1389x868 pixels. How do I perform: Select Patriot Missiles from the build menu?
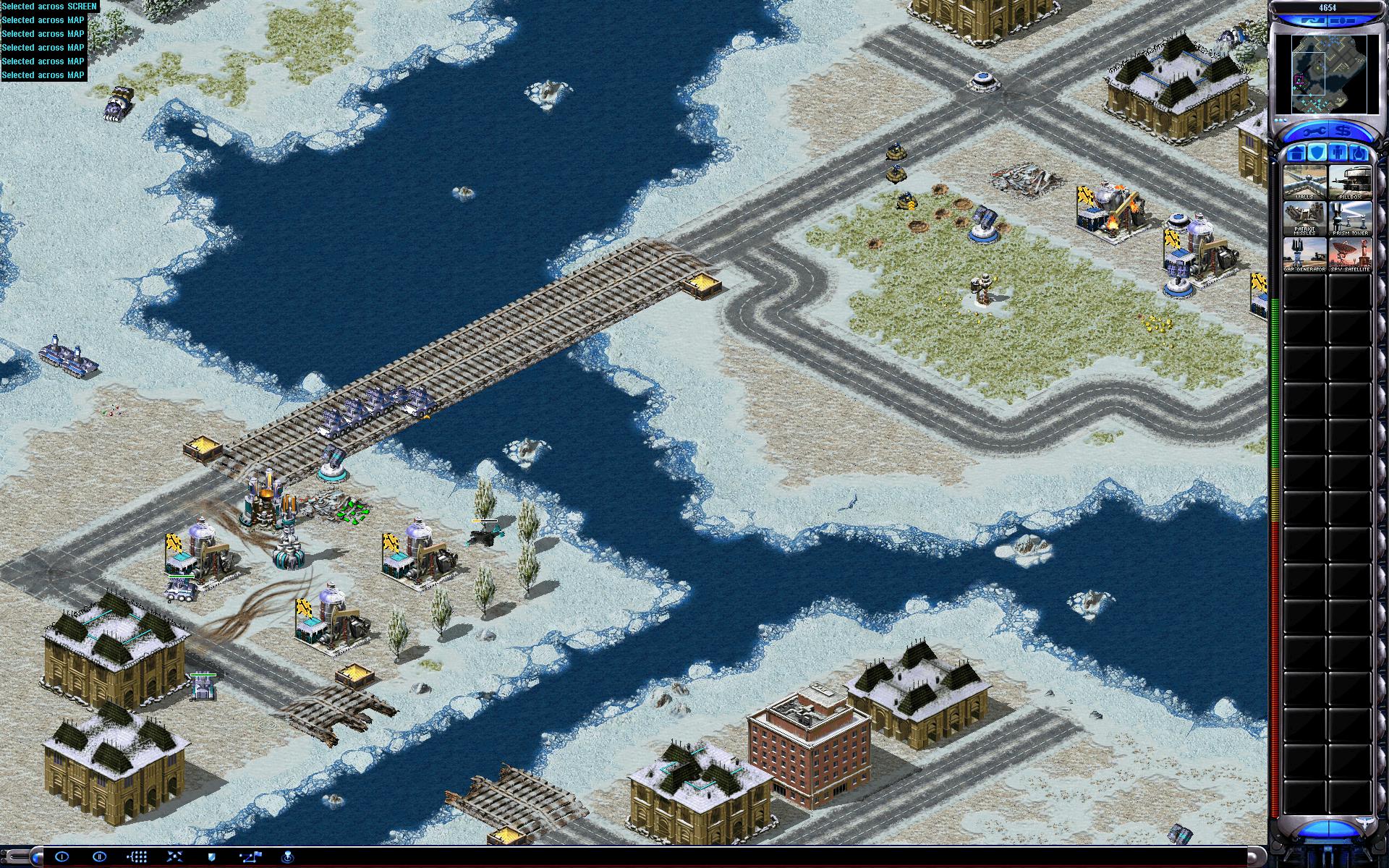click(x=1304, y=219)
